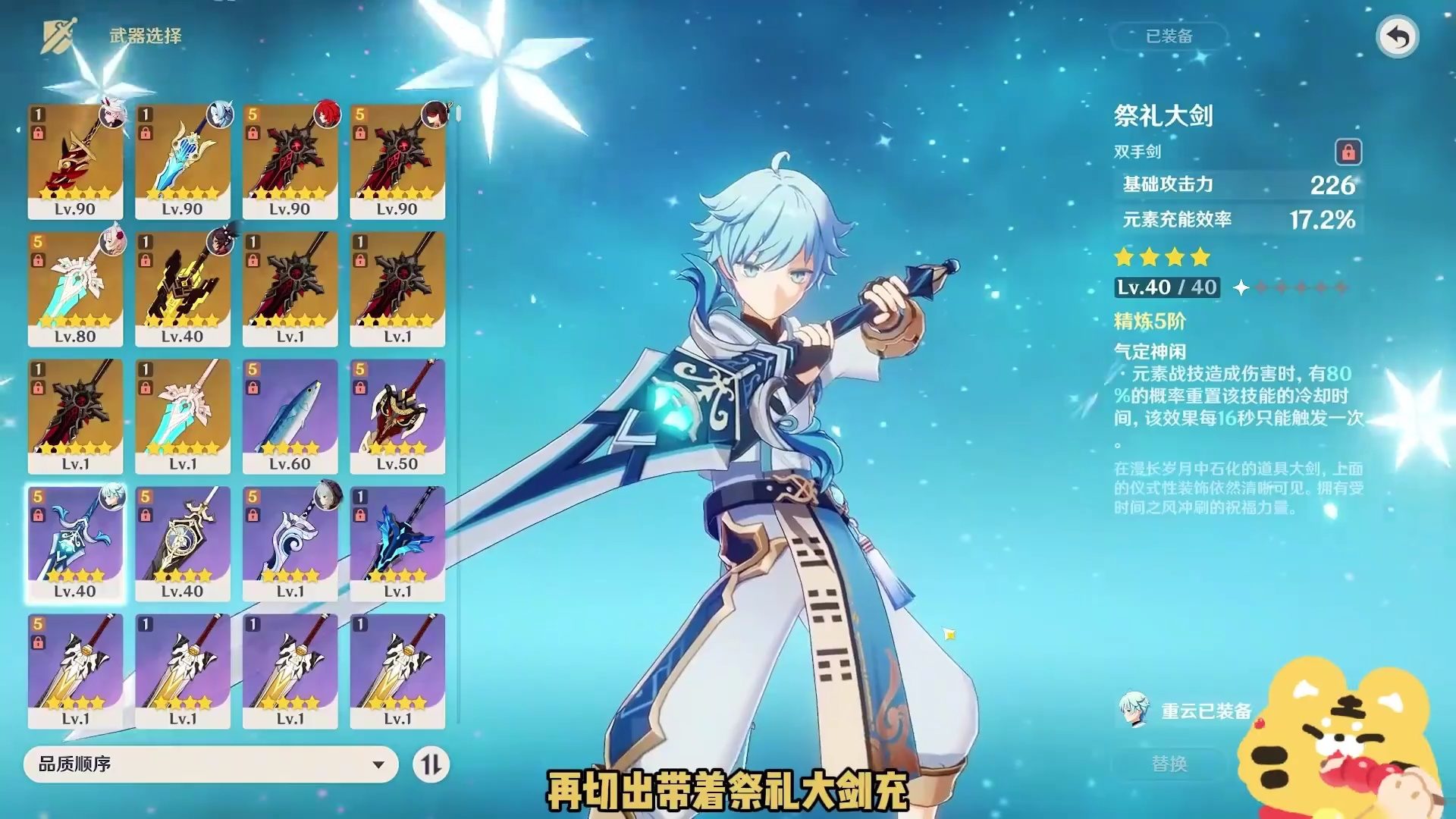Select the Lv.60 fish claymore slot

290,416
